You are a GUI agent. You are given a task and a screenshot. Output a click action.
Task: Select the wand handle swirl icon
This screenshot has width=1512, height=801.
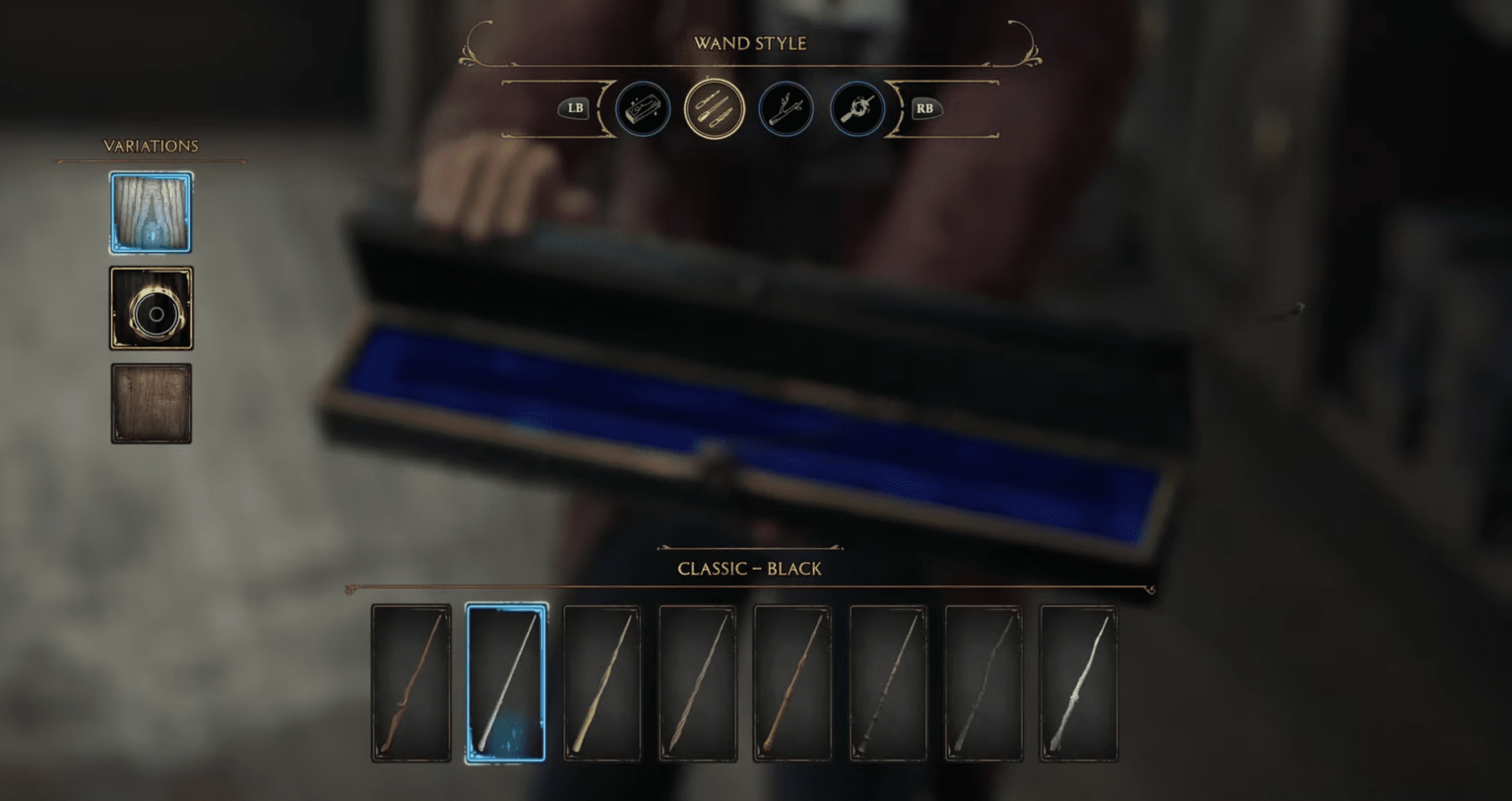855,109
